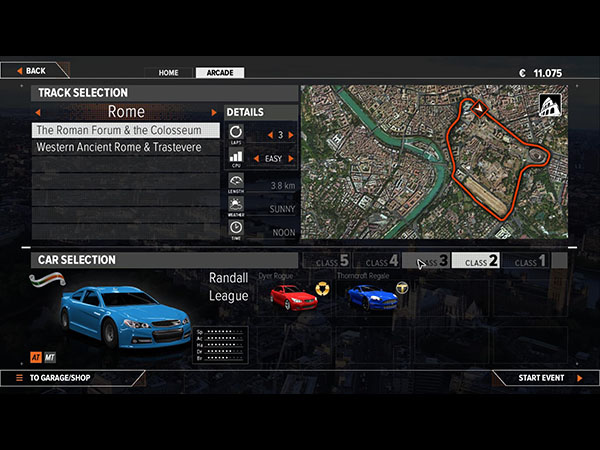Switch to next city with right arrow beside Rome
The height and width of the screenshot is (450, 600).
213,112
